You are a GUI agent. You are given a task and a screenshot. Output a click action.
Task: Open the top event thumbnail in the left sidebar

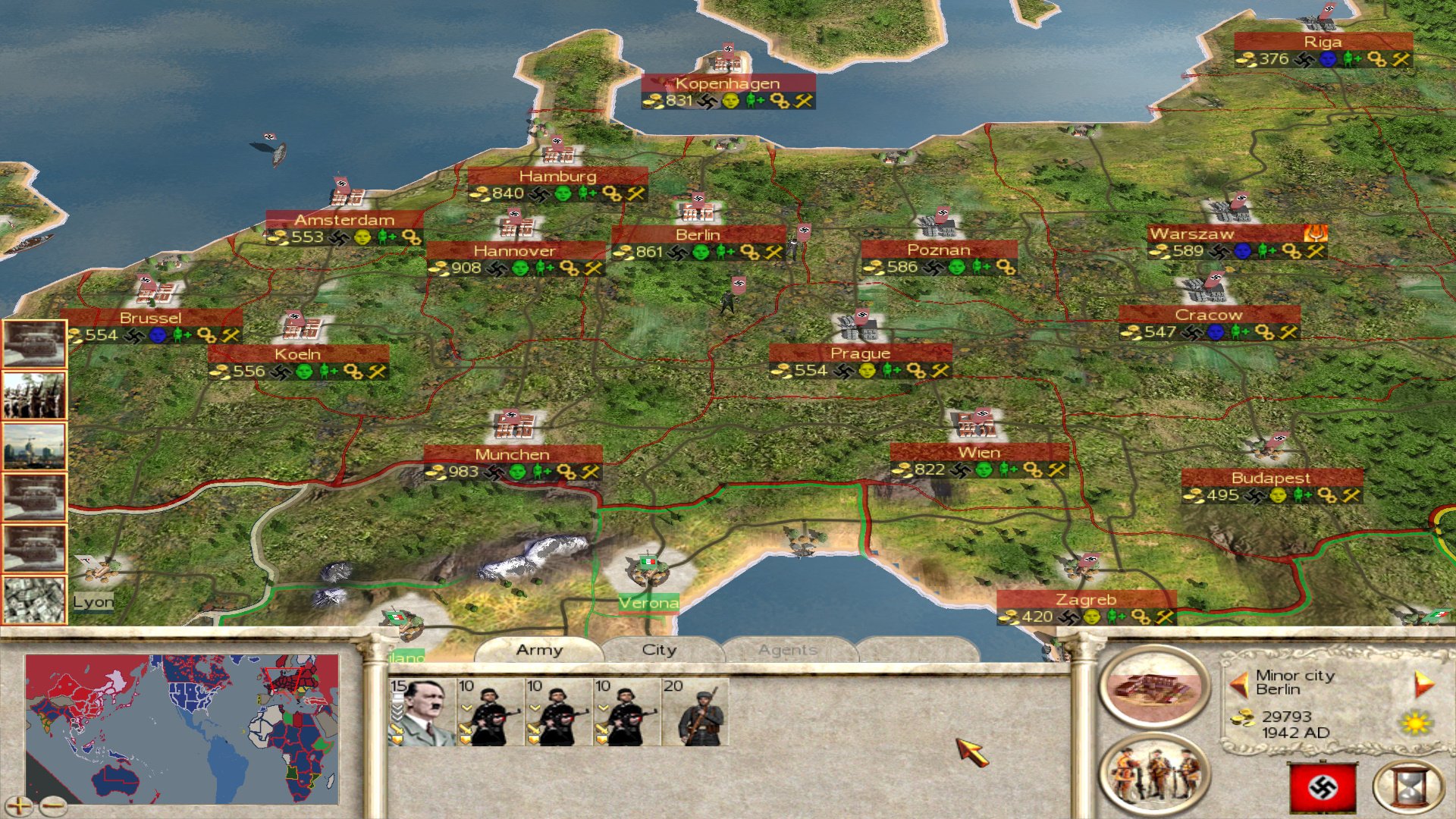(x=35, y=341)
